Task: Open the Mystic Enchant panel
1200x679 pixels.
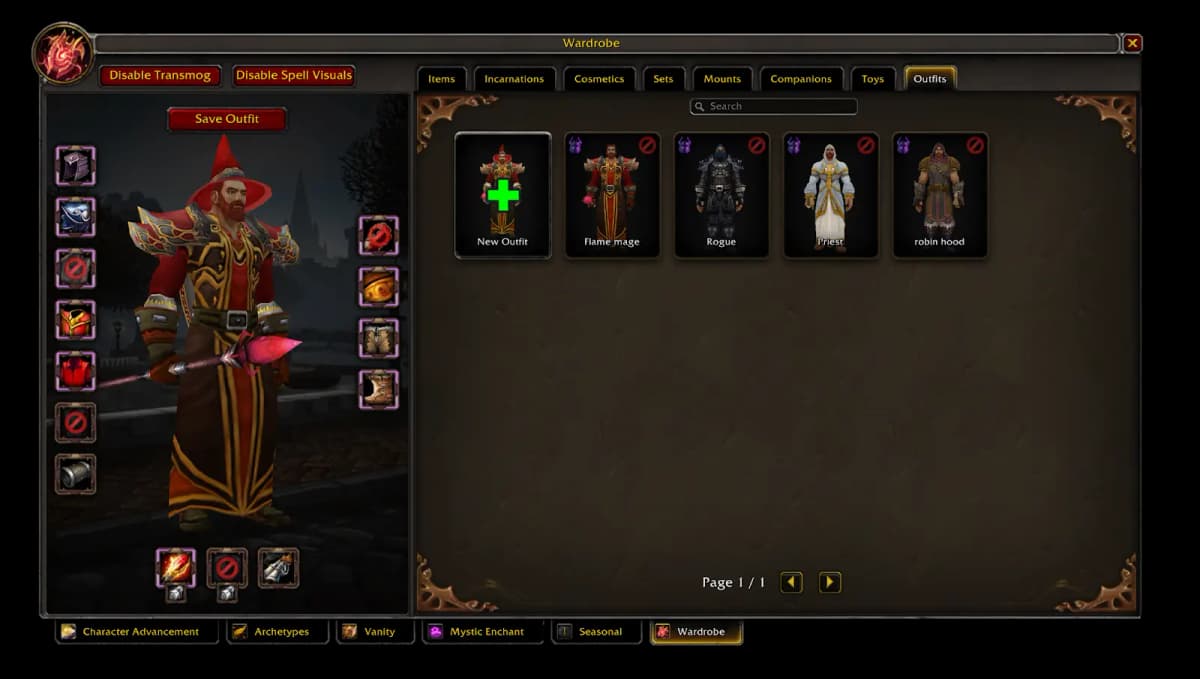Action: 483,632
